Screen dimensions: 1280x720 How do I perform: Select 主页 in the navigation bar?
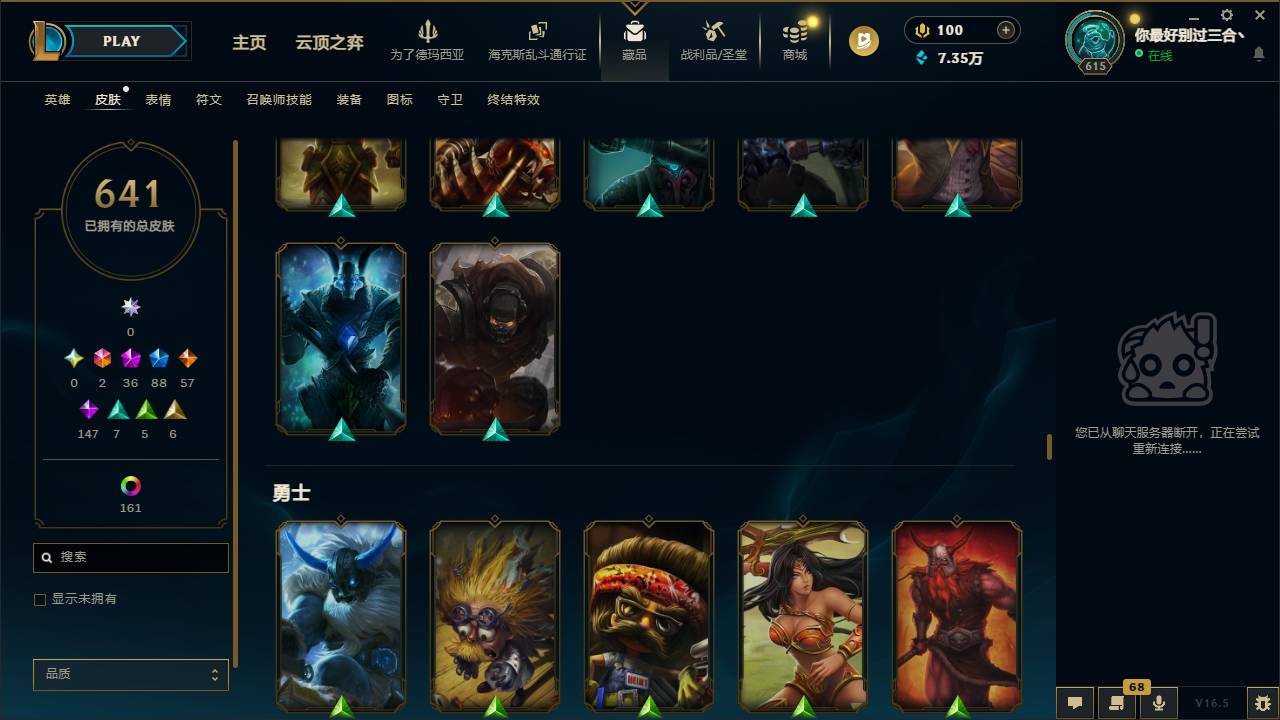248,43
